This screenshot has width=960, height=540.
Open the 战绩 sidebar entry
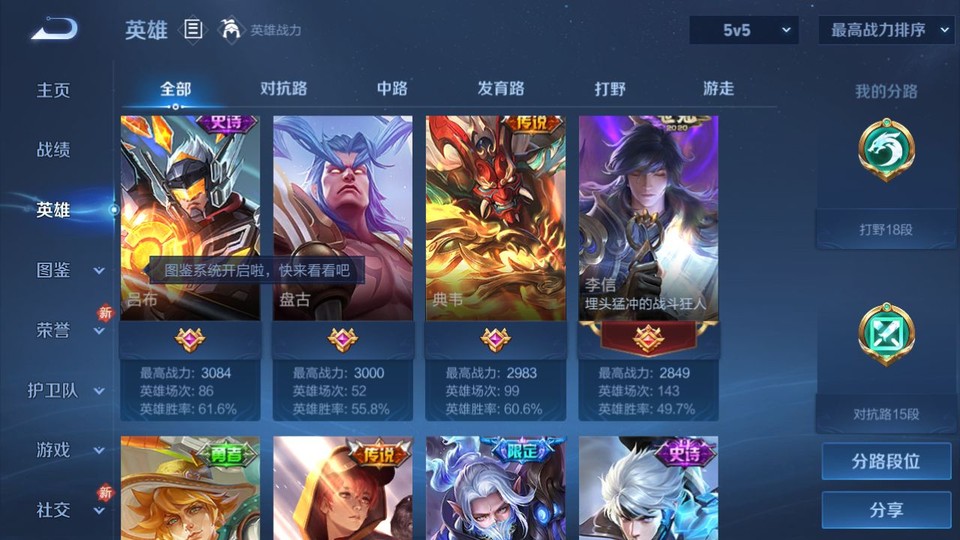pyautogui.click(x=54, y=150)
